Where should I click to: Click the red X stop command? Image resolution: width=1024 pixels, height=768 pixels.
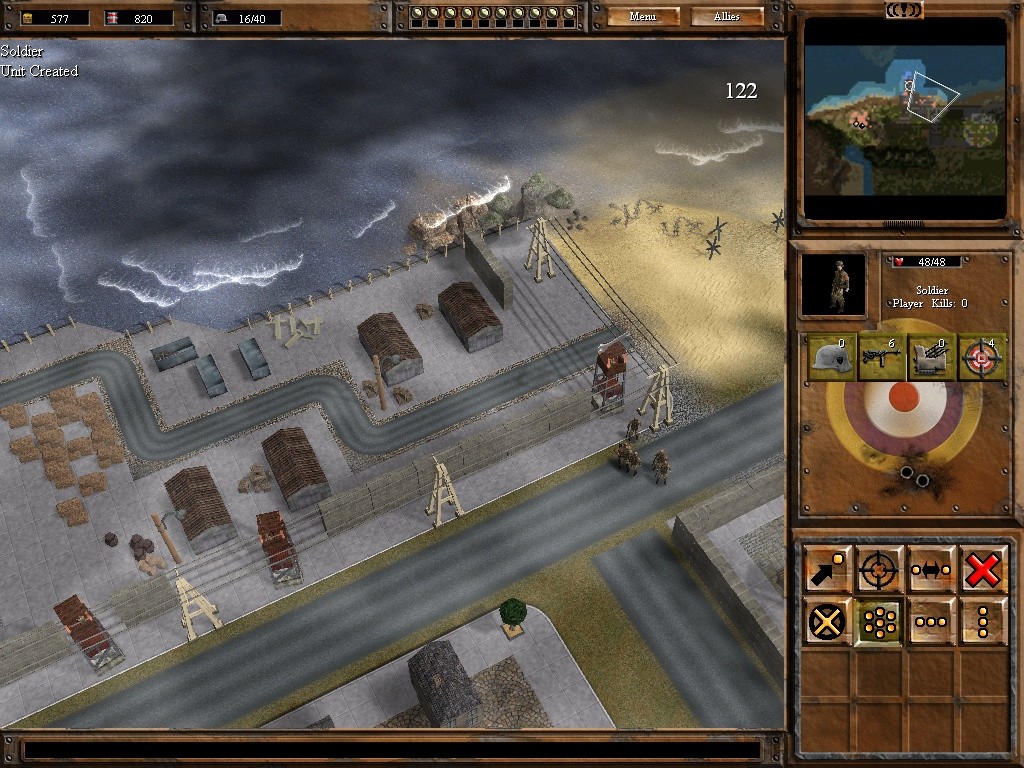coord(983,569)
